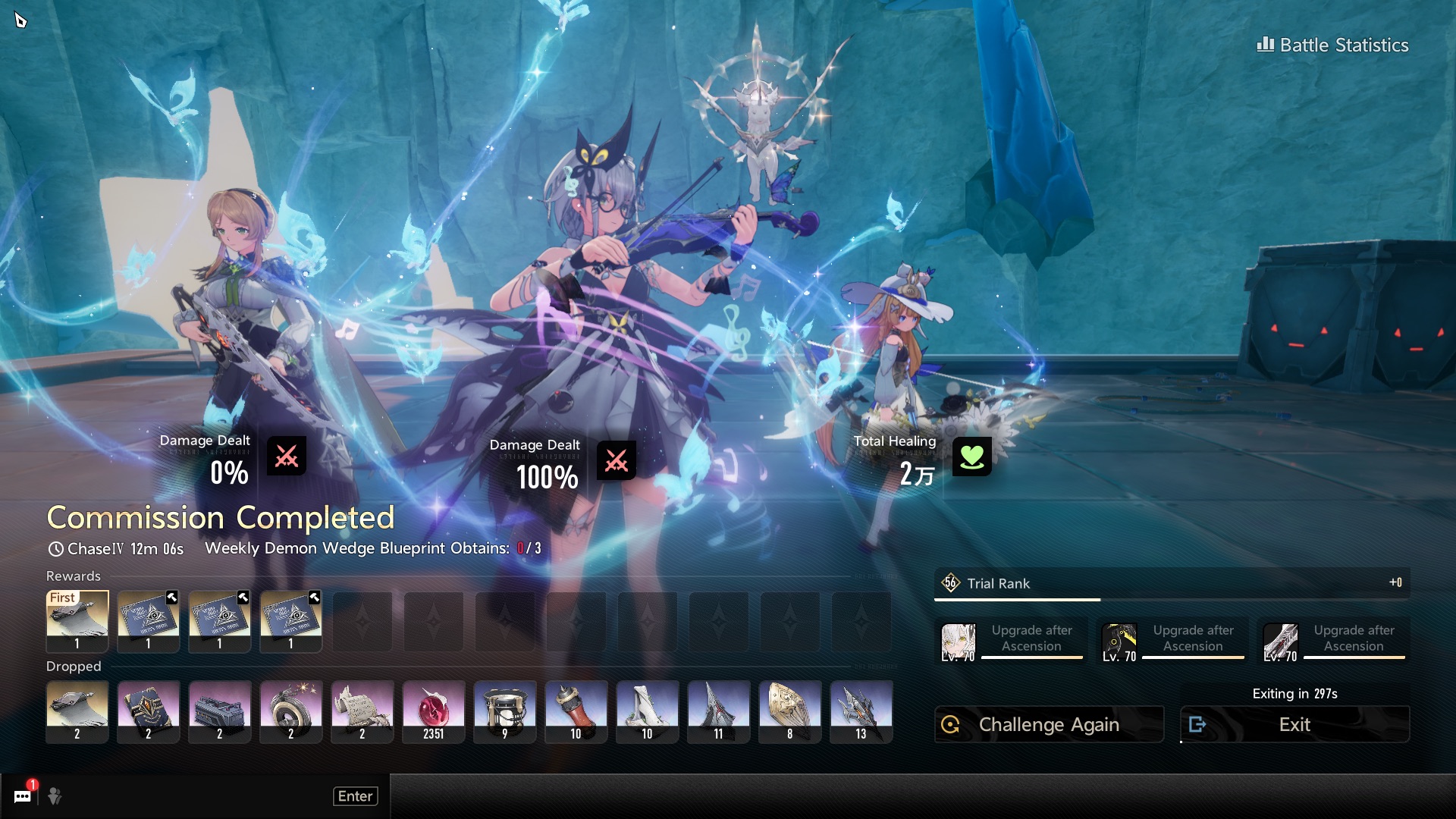Image resolution: width=1456 pixels, height=819 pixels.
Task: Open the chat messages icon
Action: pyautogui.click(x=23, y=795)
